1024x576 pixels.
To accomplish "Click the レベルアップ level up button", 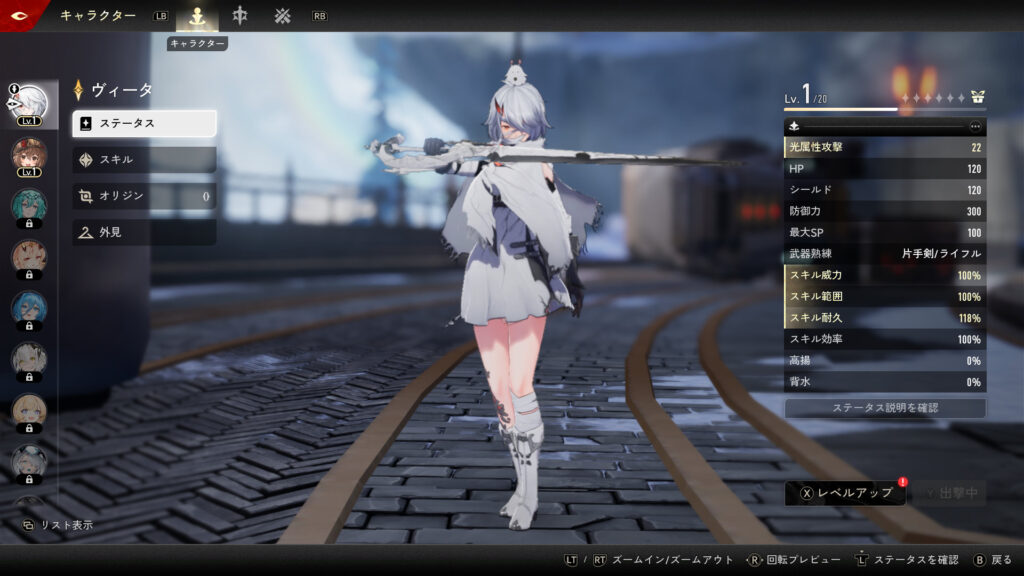I will point(845,493).
